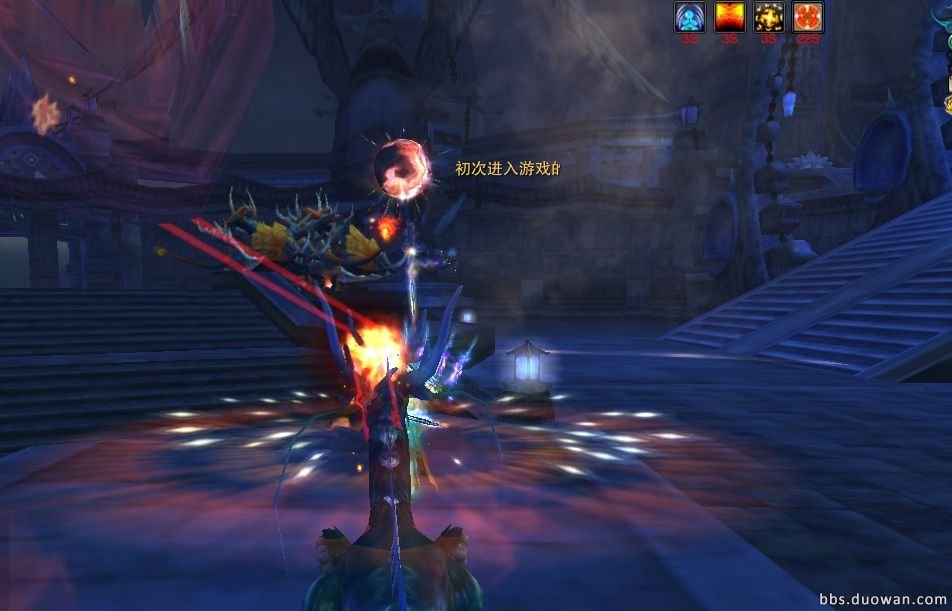Image resolution: width=952 pixels, height=611 pixels.
Task: Check the red circular flower buff icon
Action: tap(807, 16)
